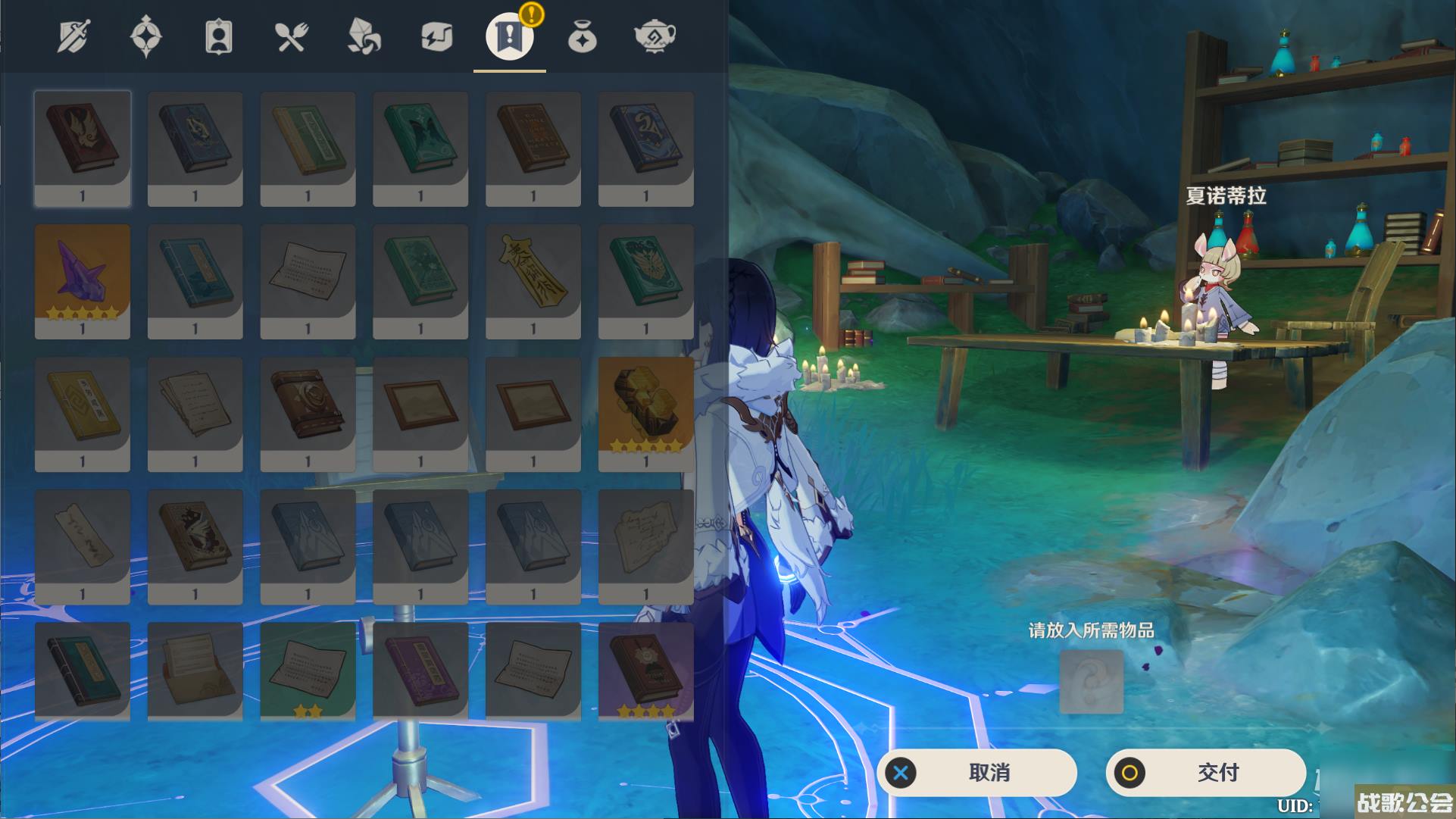1456x819 pixels.
Task: Open the materials tab
Action: point(364,36)
